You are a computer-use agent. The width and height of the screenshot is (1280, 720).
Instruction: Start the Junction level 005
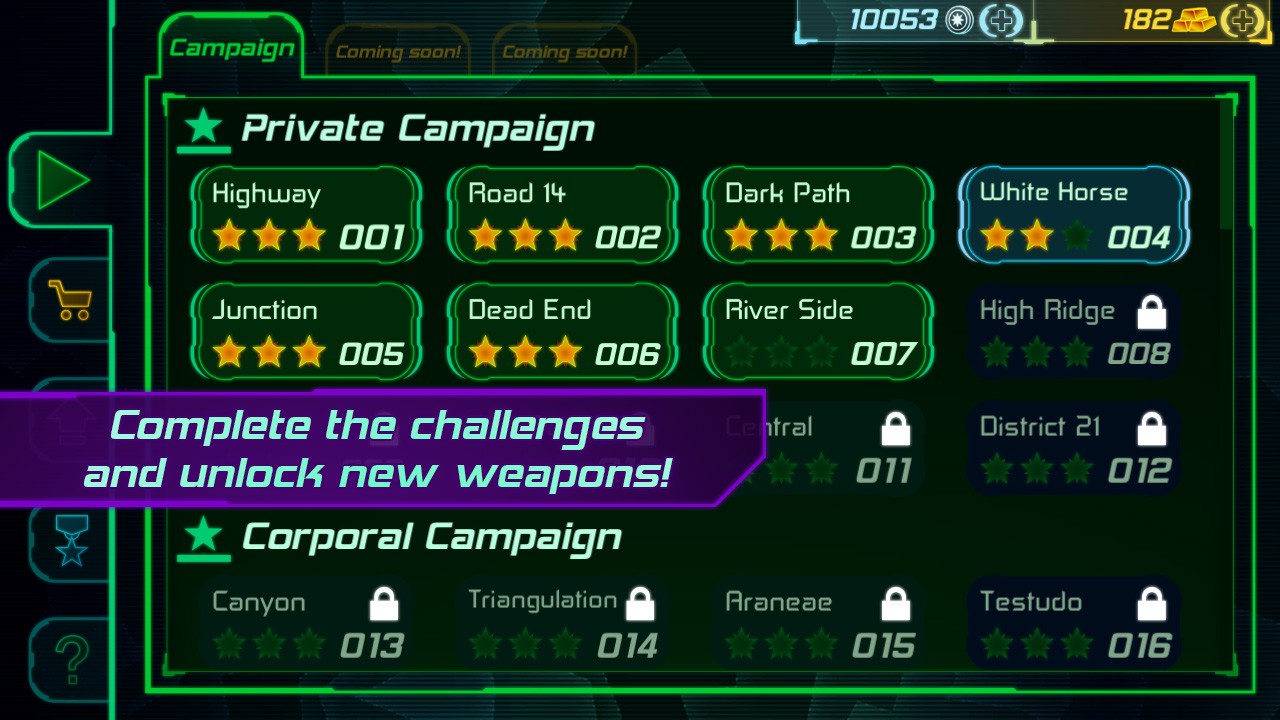point(307,333)
